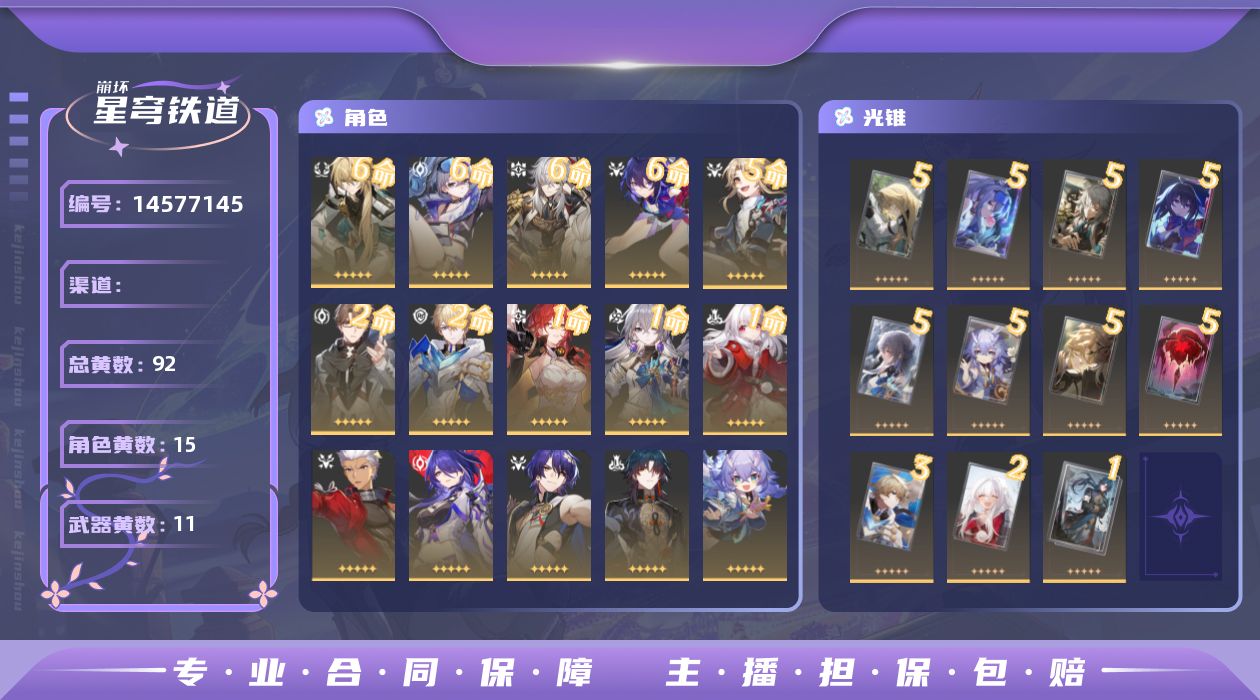Click the empty light cone slot
The width and height of the screenshot is (1260, 700).
tap(1180, 515)
